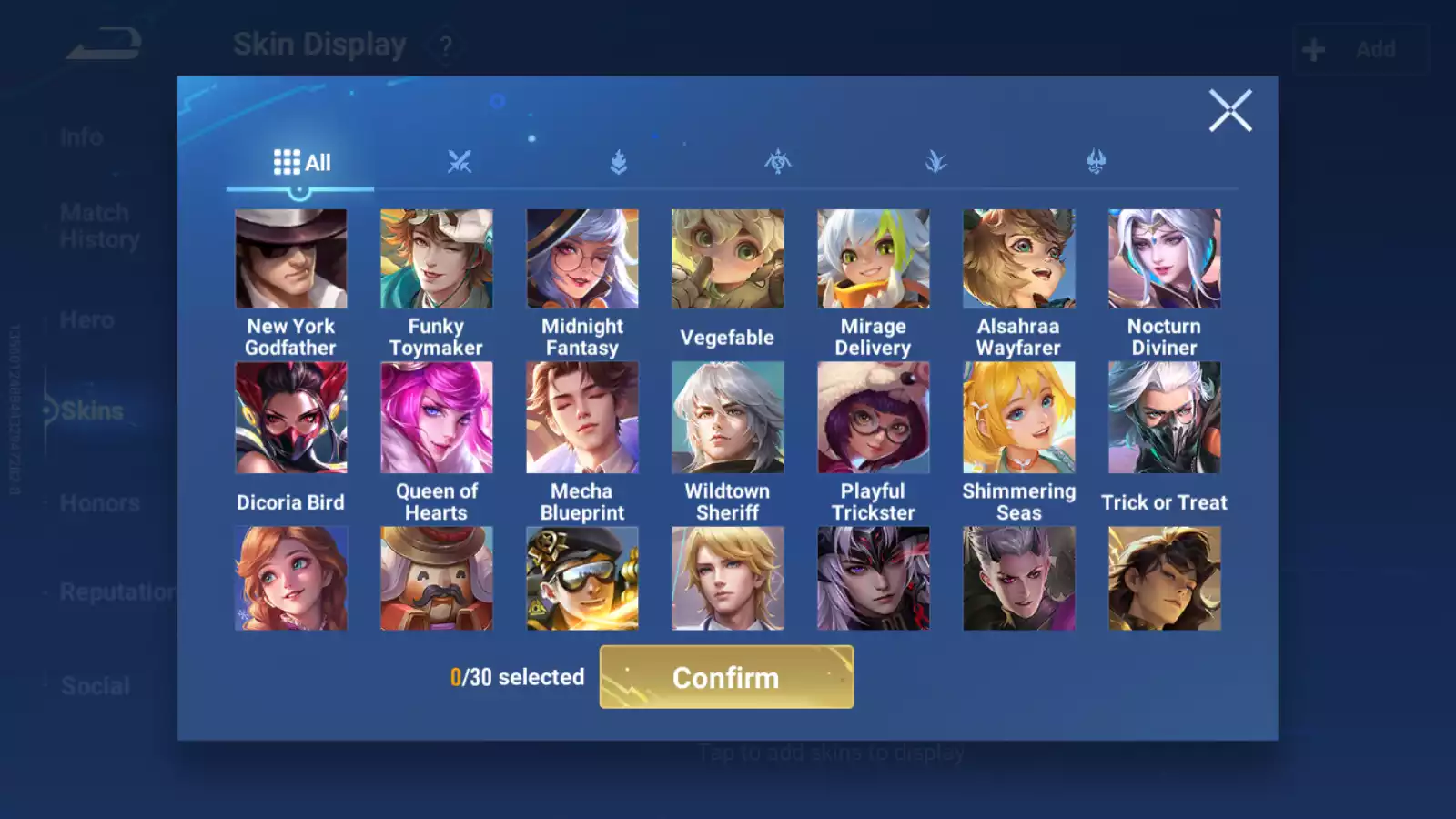Pick the Trick or Treat skin
Screen dimensions: 1456x819
(x=1165, y=418)
